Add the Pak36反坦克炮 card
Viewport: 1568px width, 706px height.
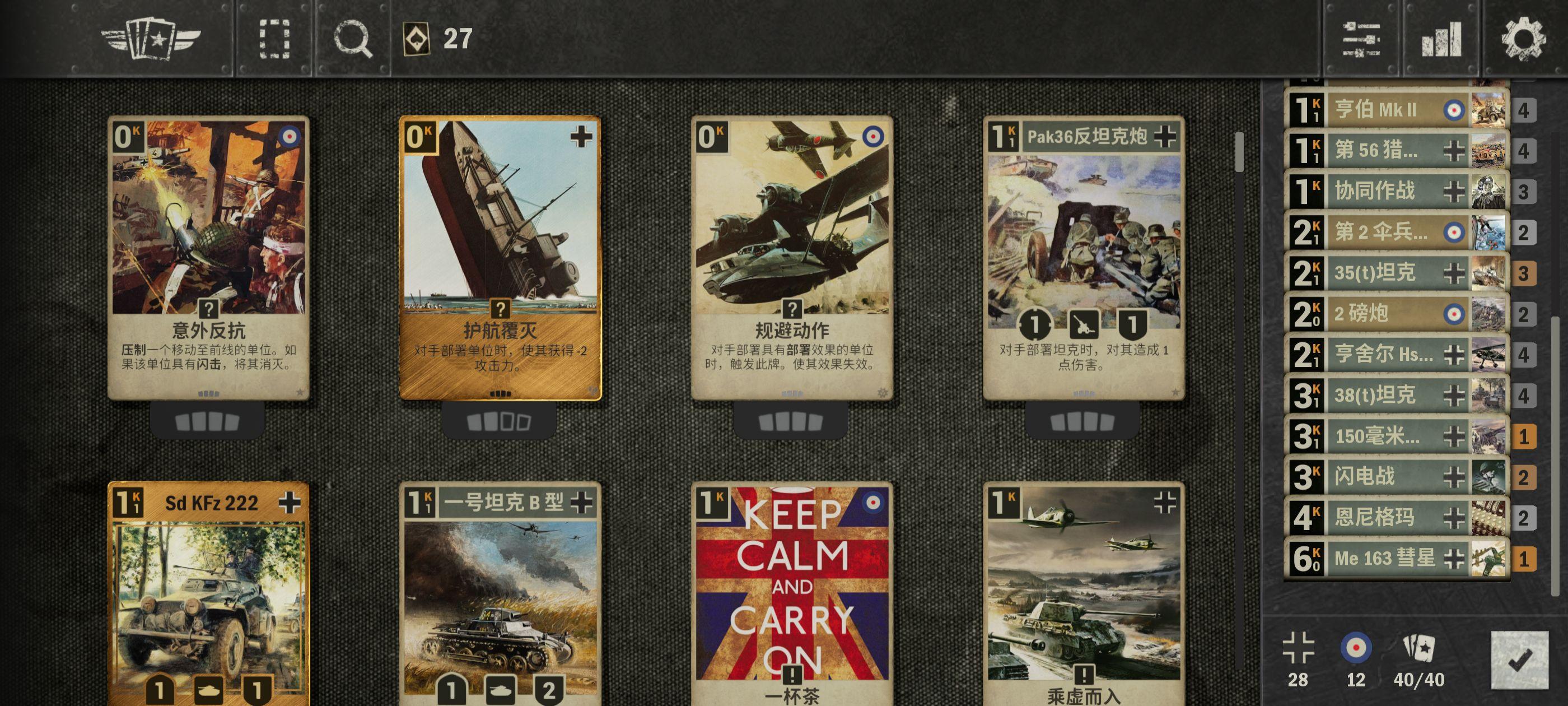(1084, 257)
